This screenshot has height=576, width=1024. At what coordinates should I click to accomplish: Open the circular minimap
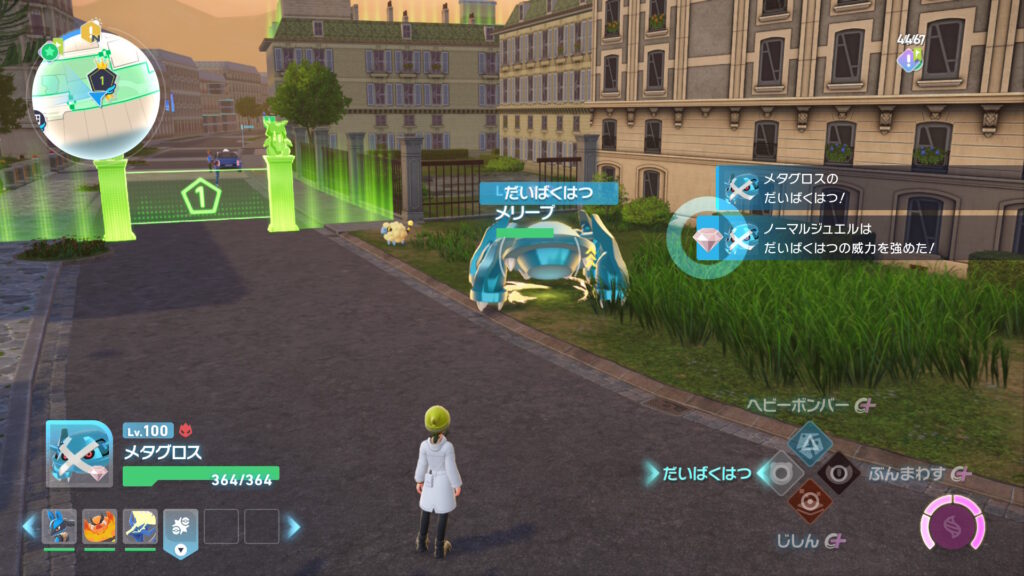[x=96, y=95]
